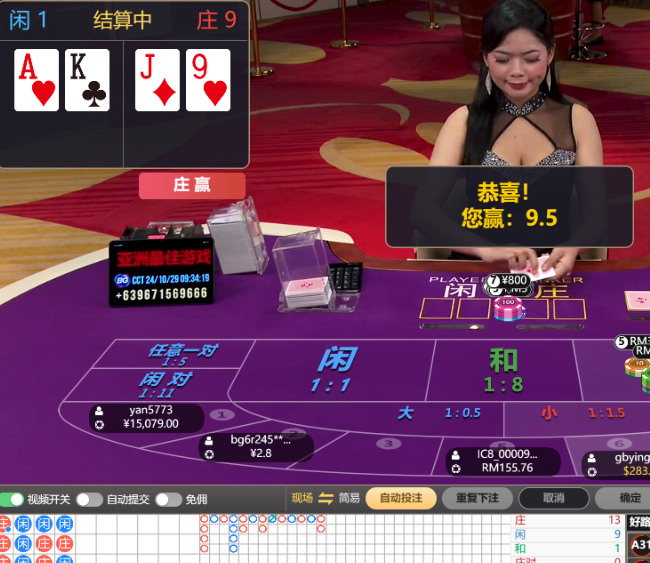Place a bet on 和 1:8 tie
The width and height of the screenshot is (650, 563).
(504, 370)
